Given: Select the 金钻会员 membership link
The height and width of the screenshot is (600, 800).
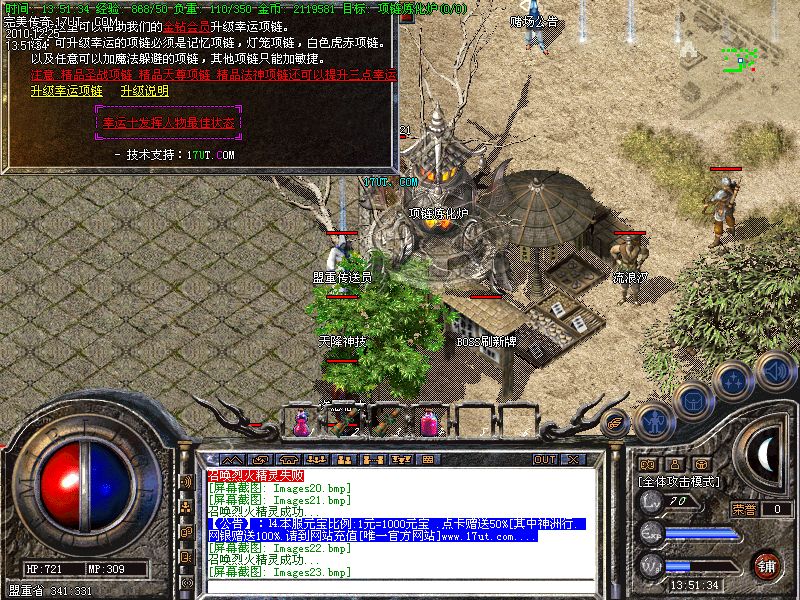Looking at the screenshot, I should click(x=188, y=24).
